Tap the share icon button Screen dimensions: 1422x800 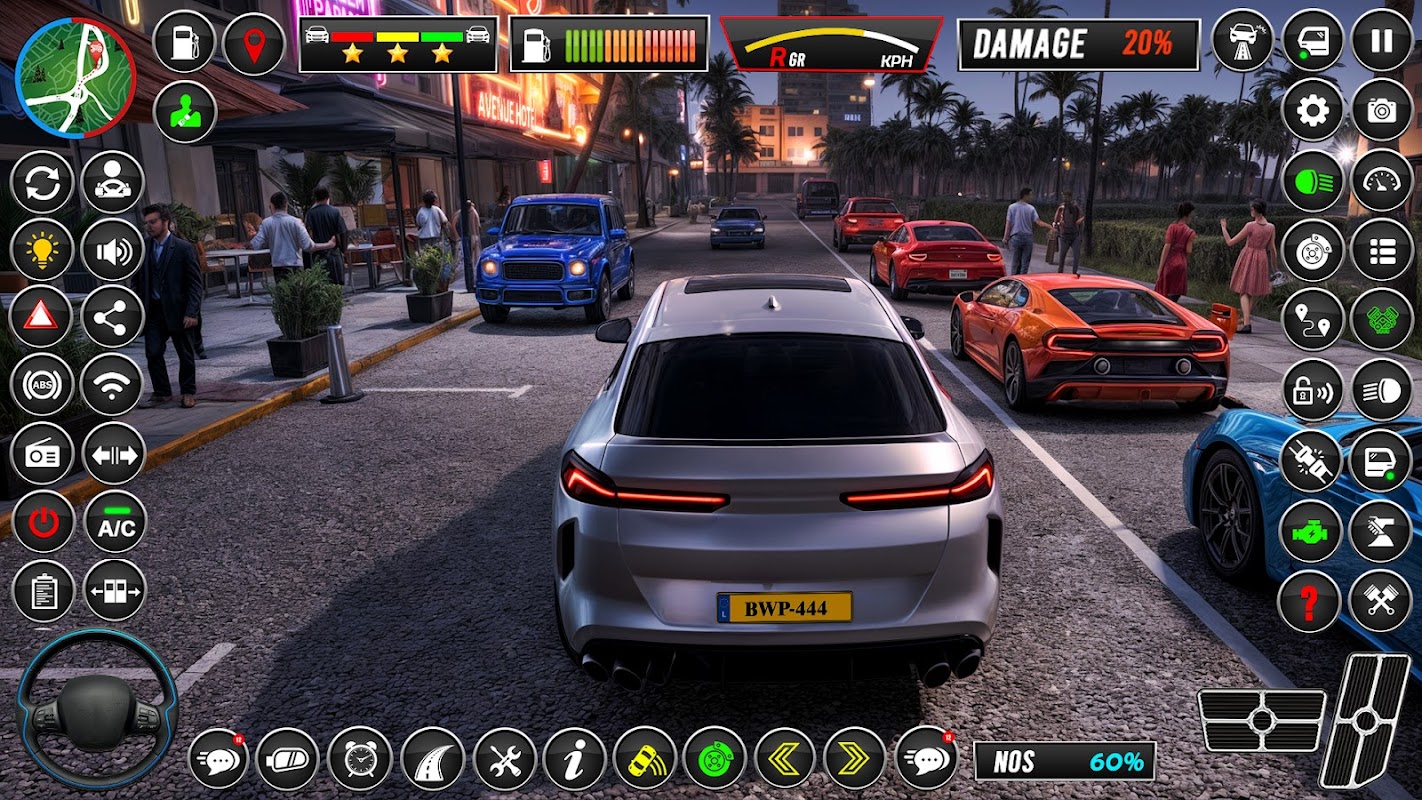[x=113, y=317]
